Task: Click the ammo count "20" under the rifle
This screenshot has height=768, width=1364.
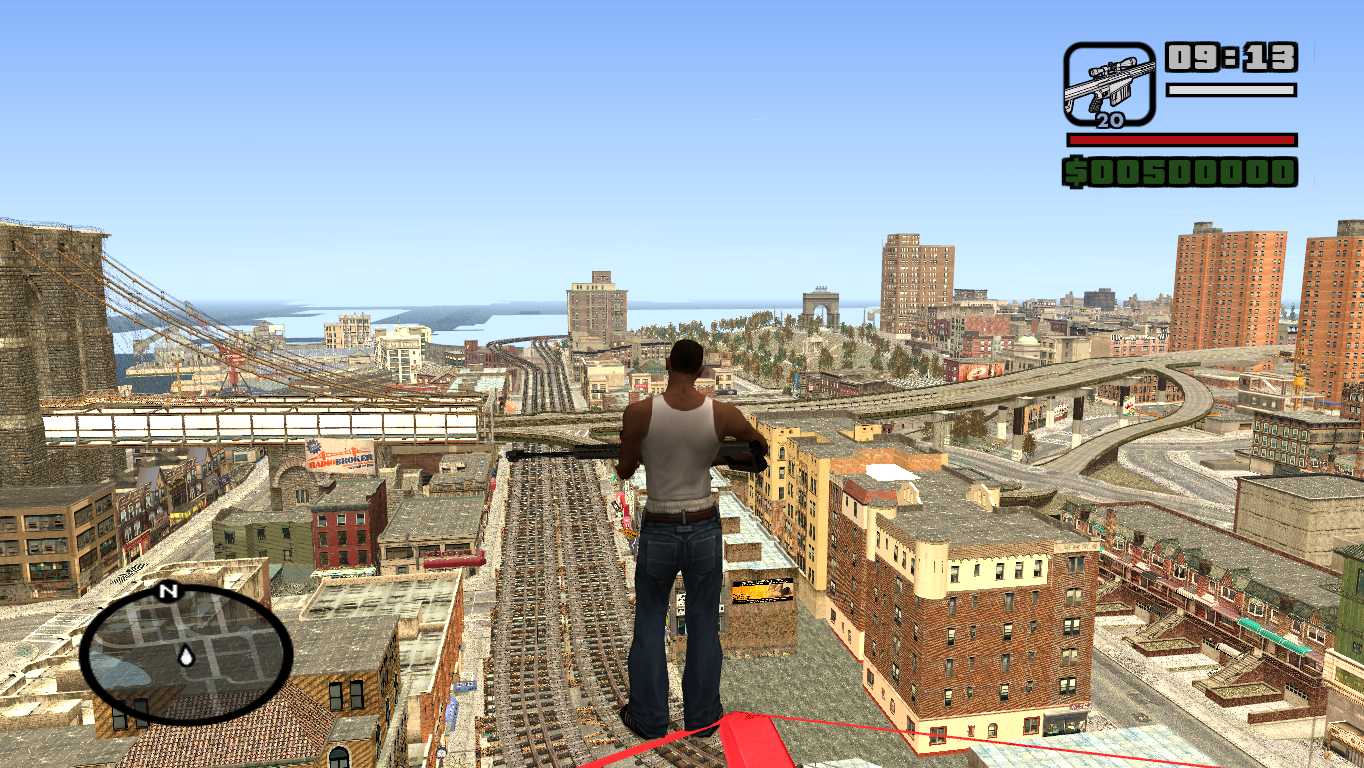Action: point(1109,120)
